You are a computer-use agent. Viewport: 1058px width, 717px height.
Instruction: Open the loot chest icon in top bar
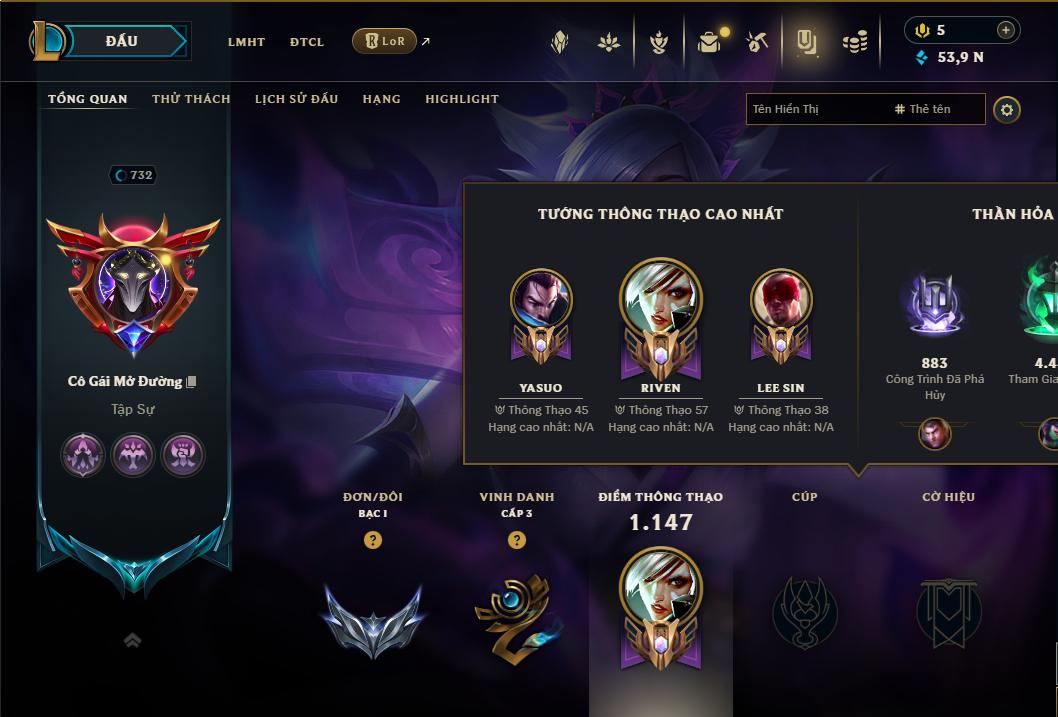point(710,42)
